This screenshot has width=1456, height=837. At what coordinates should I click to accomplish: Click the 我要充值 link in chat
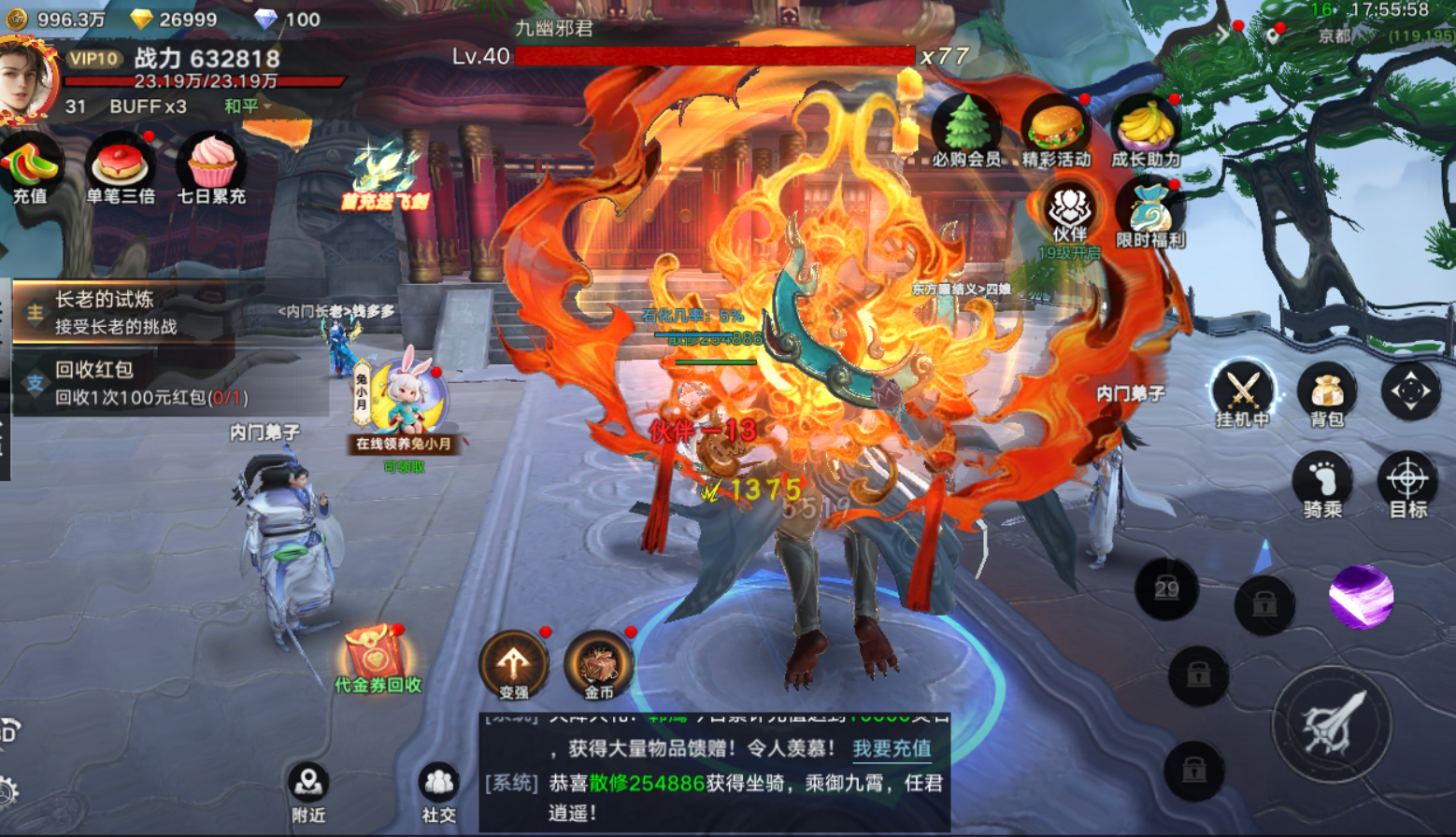tap(892, 748)
